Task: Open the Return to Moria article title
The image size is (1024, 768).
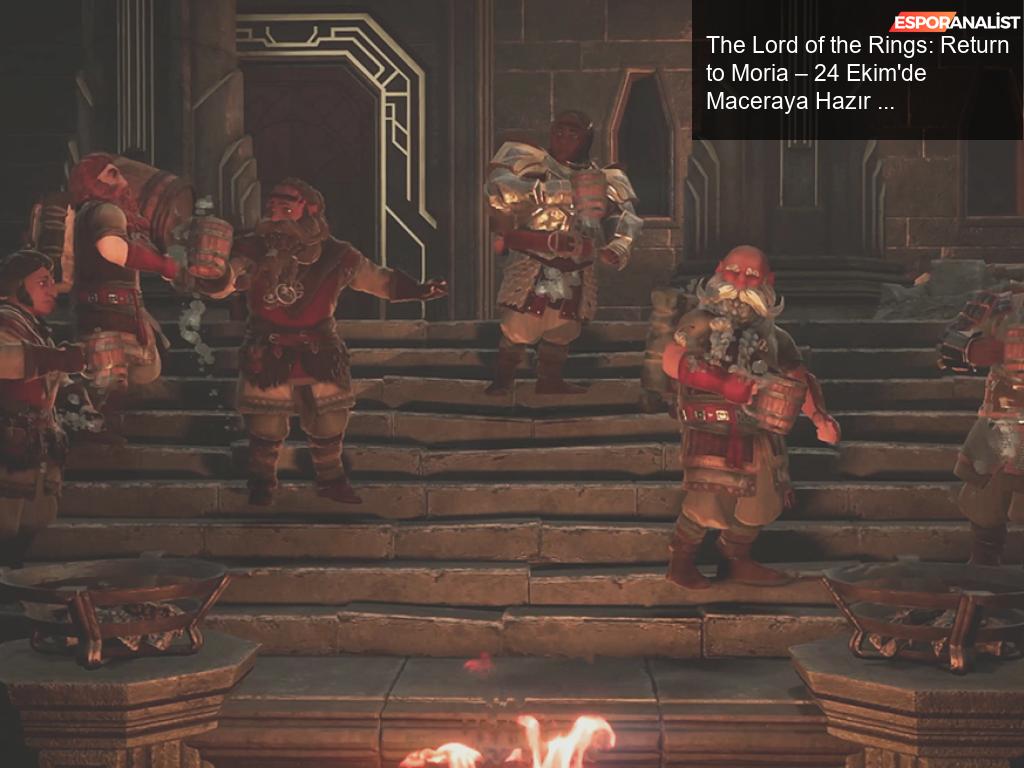Action: click(x=856, y=73)
